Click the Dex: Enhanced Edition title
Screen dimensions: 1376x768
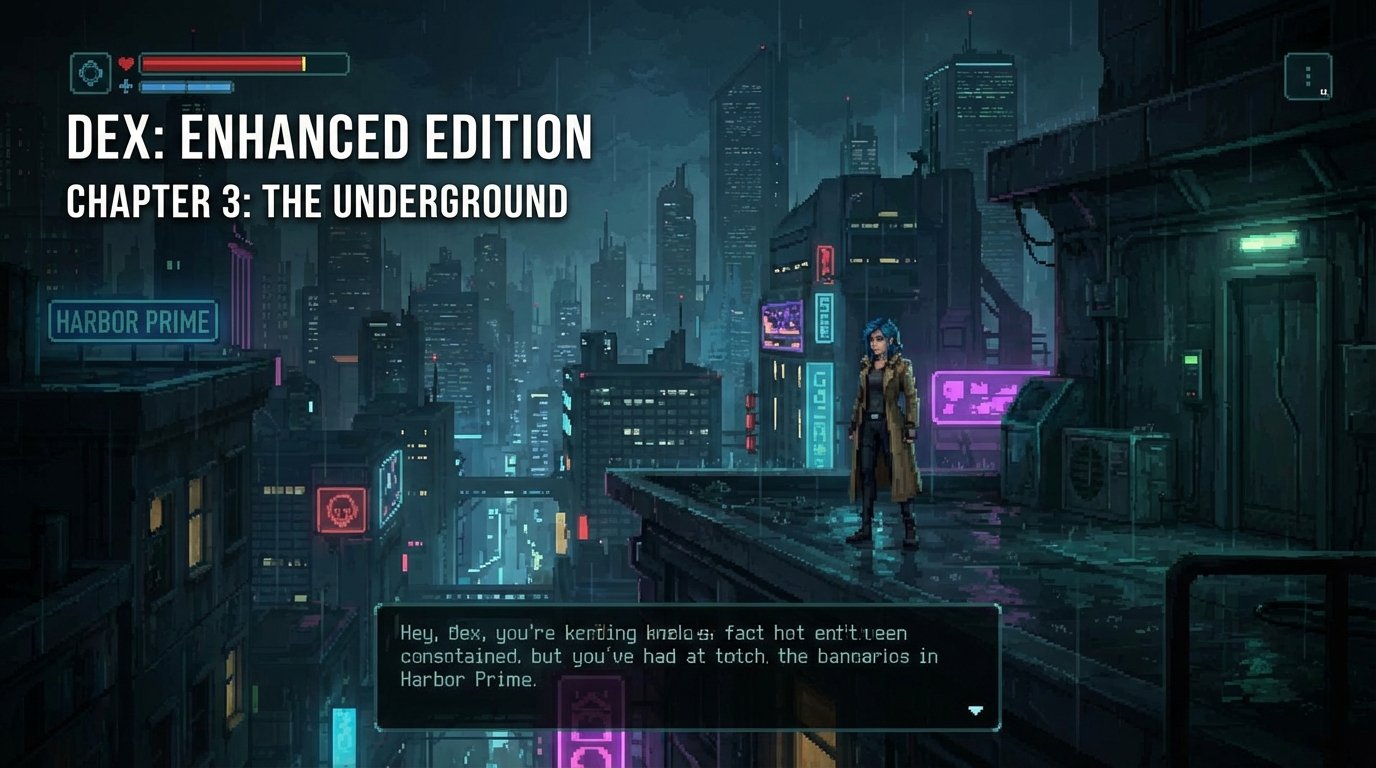click(330, 138)
